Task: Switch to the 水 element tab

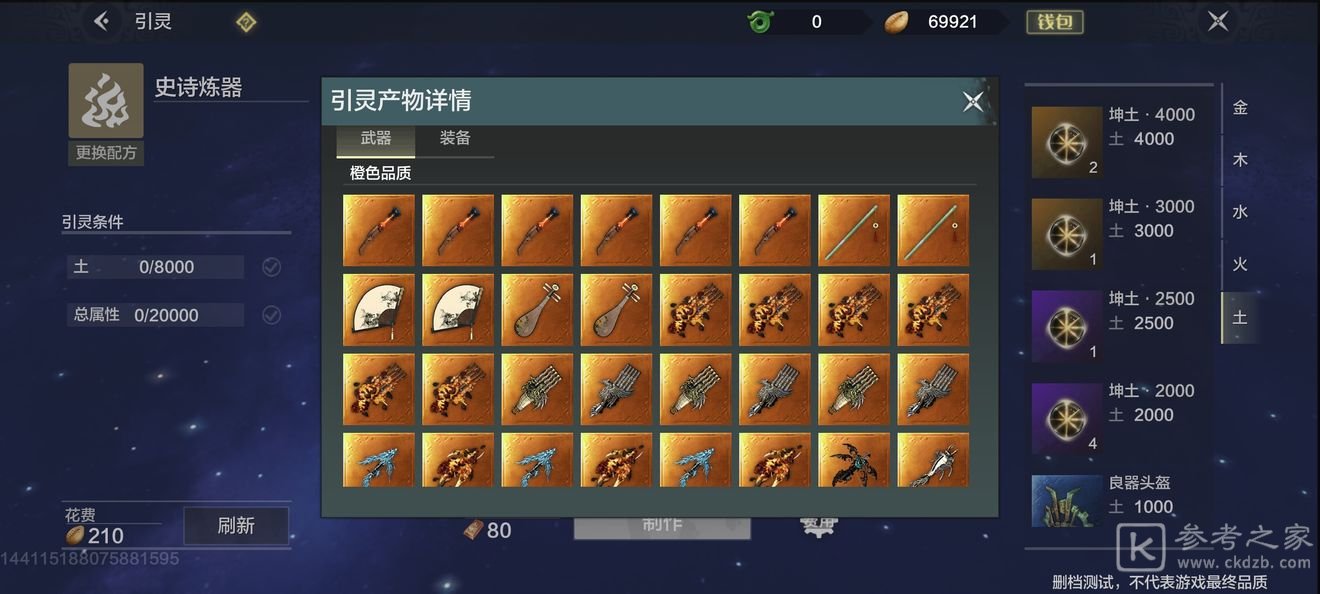Action: click(x=1240, y=212)
